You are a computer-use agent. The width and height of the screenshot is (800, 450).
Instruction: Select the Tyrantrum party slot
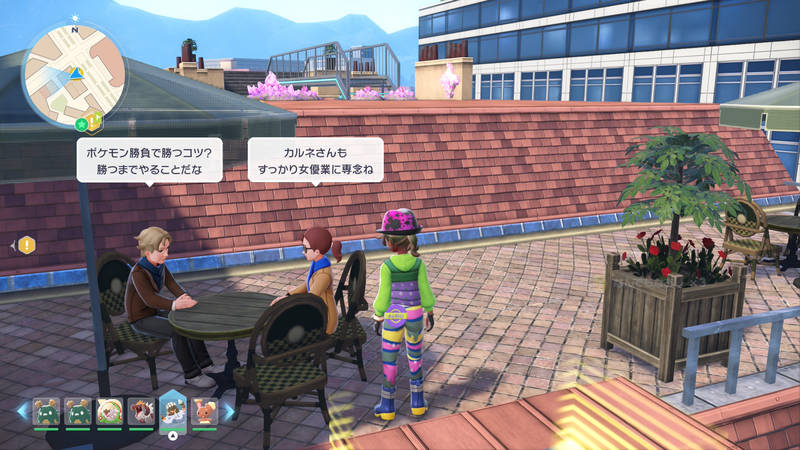coord(141,410)
